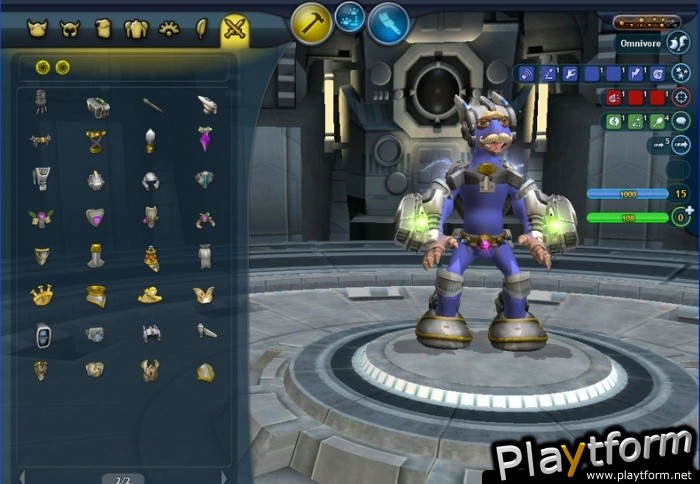The height and width of the screenshot is (484, 700).
Task: Open the chest armor category tab
Action: pyautogui.click(x=136, y=29)
